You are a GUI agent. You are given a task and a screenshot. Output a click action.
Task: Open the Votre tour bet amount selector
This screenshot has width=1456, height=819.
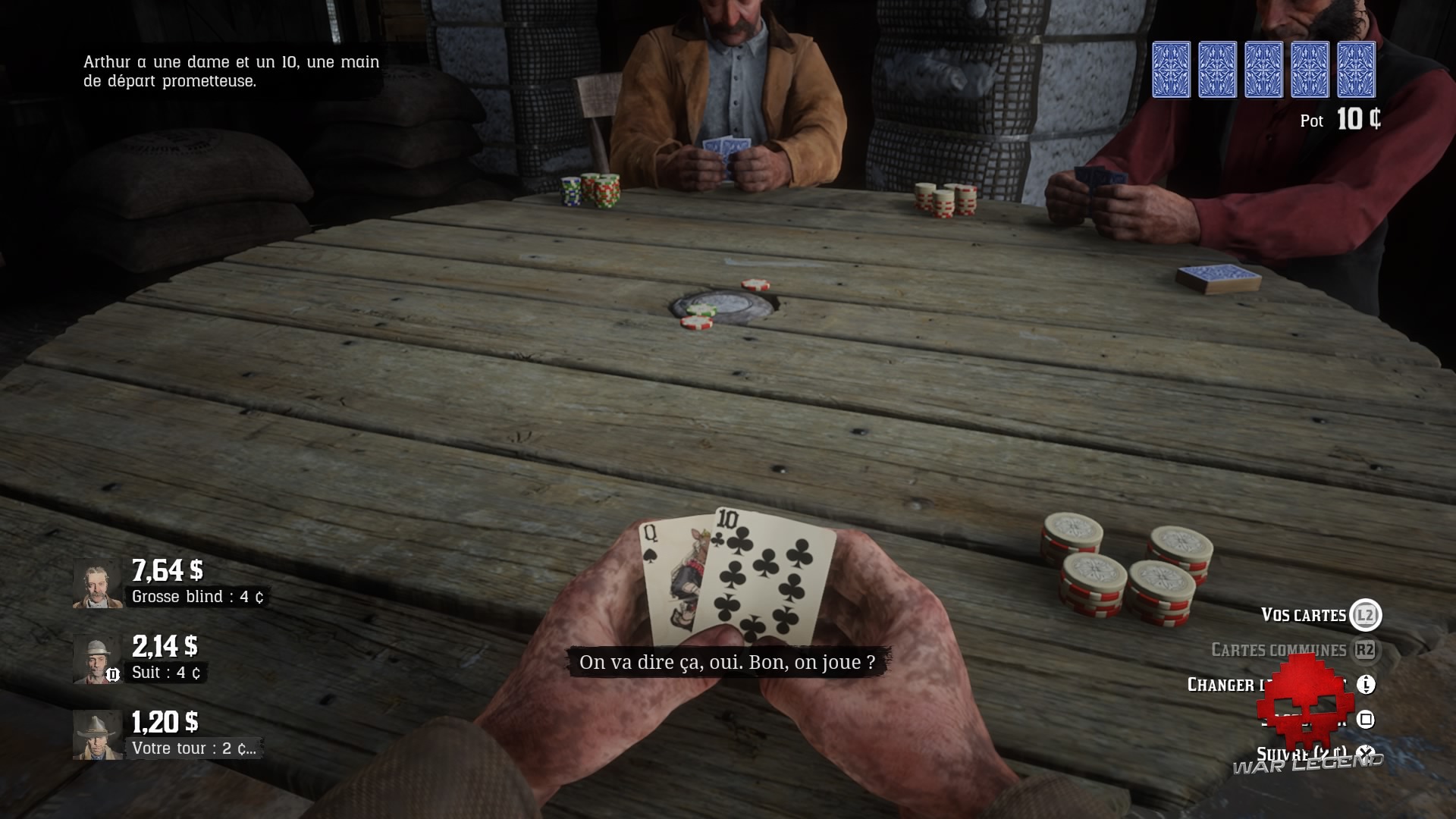[x=194, y=747]
